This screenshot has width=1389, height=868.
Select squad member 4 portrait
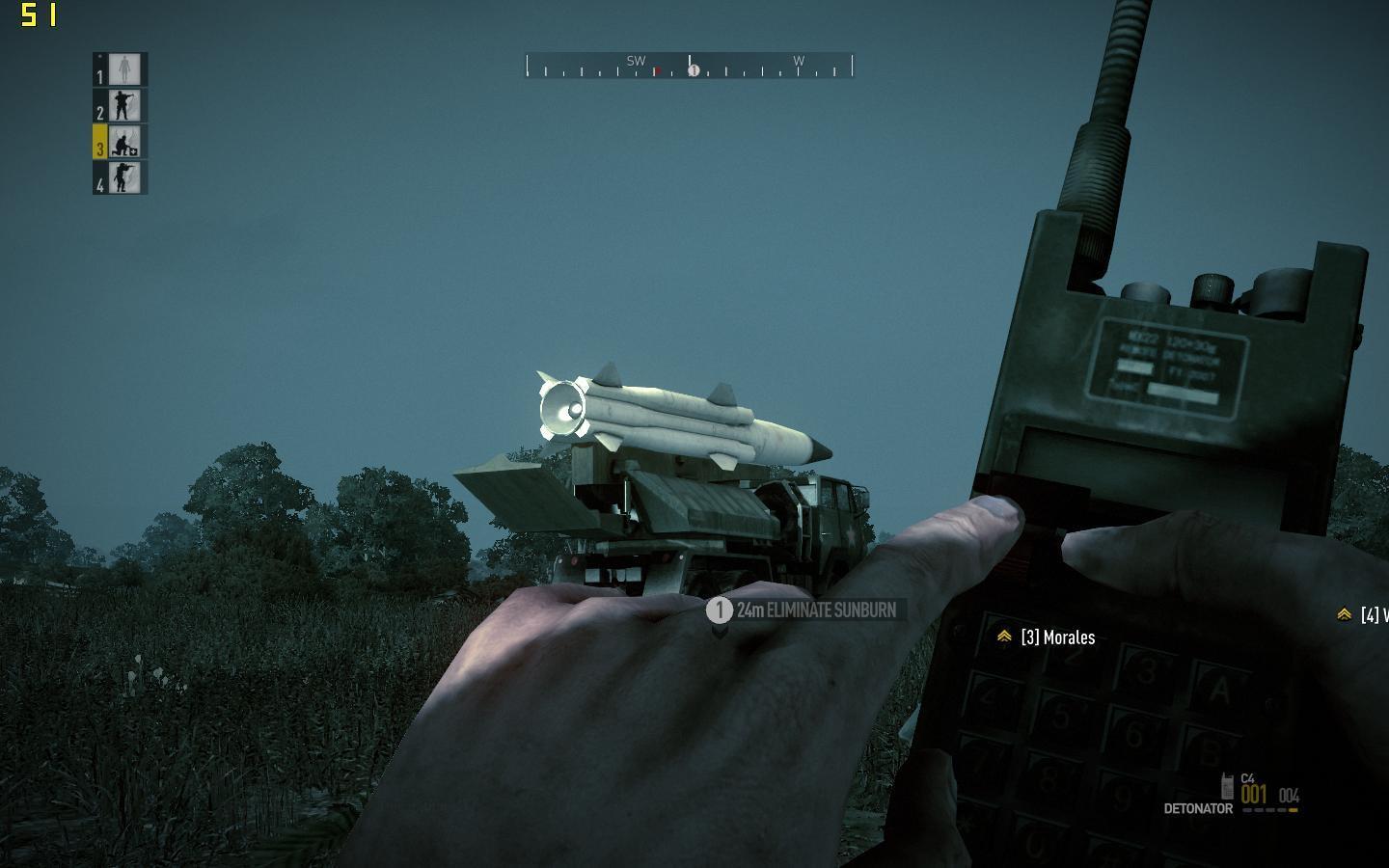point(124,177)
